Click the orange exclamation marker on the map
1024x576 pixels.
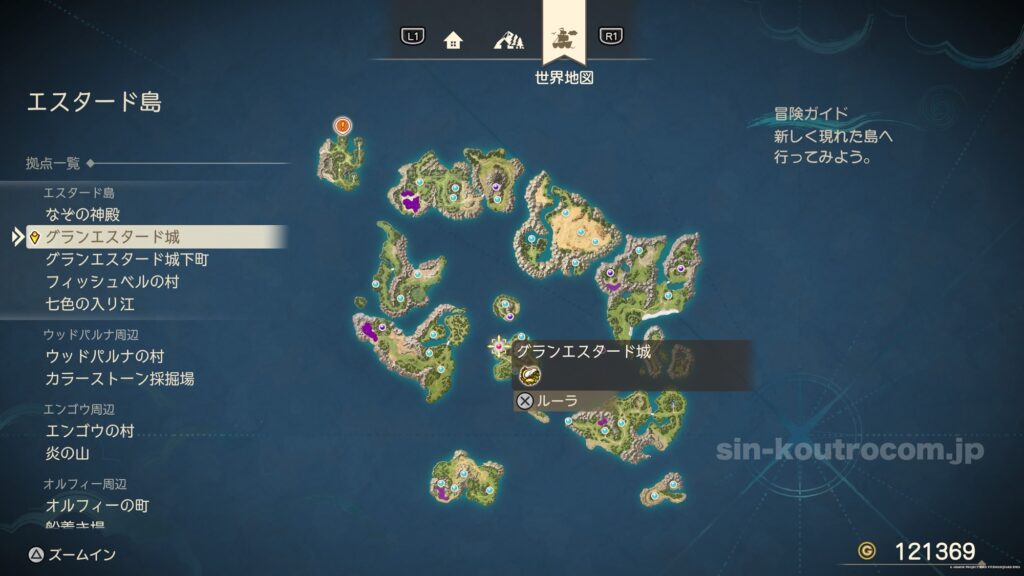(343, 126)
